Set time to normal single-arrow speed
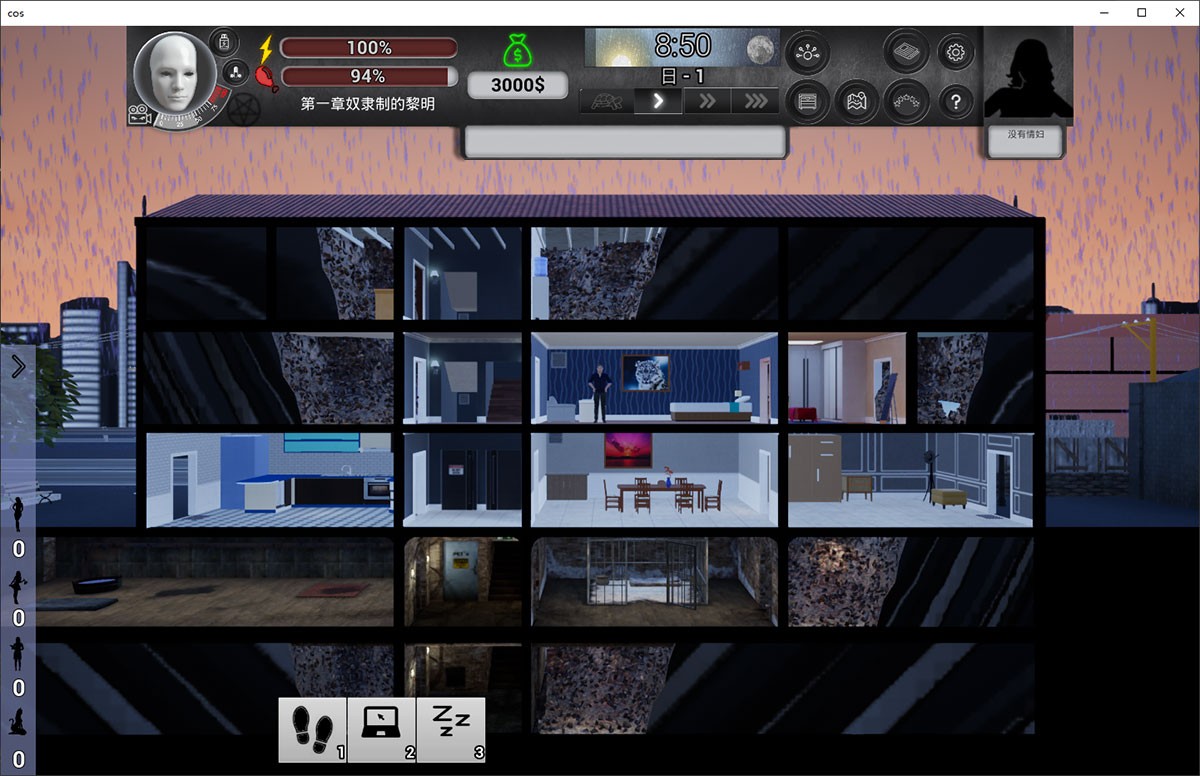The width and height of the screenshot is (1200, 776). [658, 101]
